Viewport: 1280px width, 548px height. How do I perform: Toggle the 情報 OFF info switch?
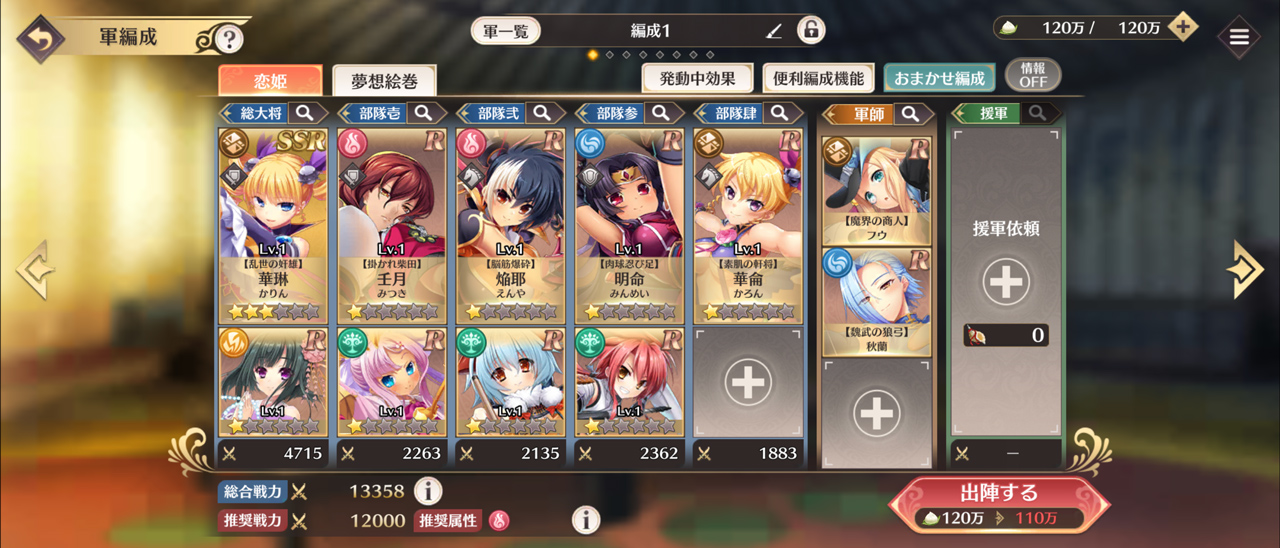tap(1033, 75)
